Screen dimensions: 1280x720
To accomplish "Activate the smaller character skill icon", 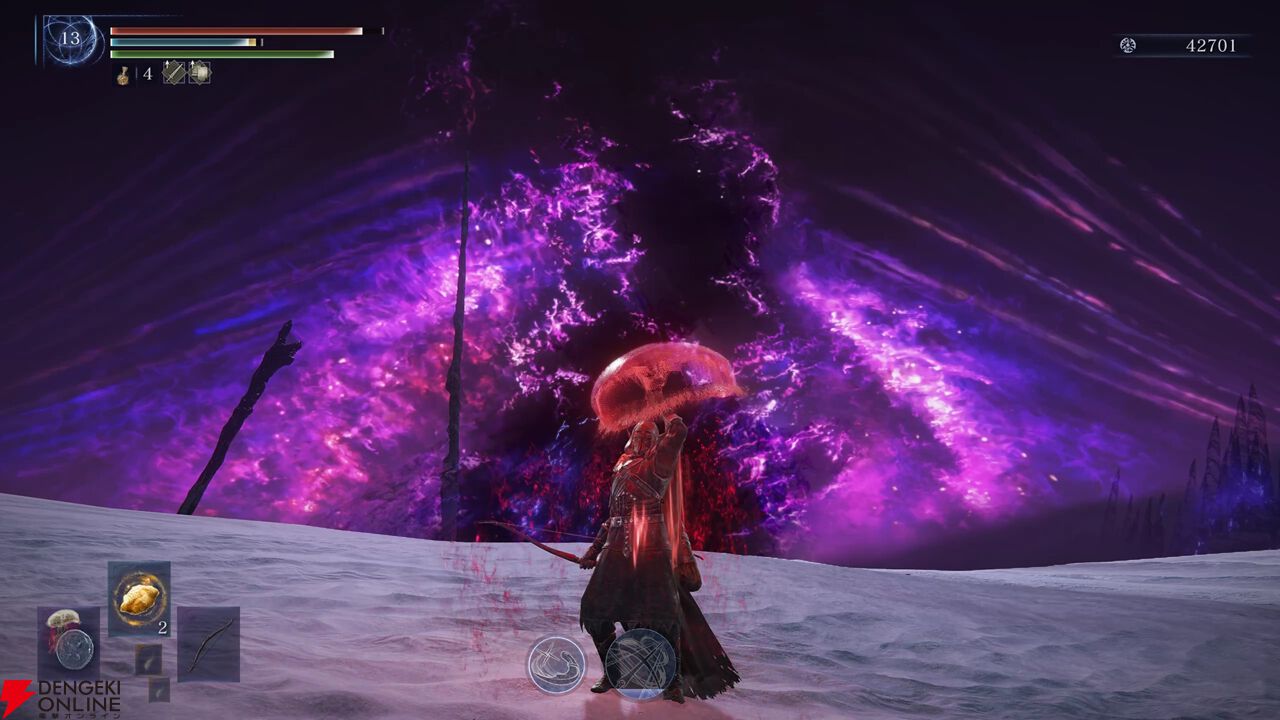I will point(556,664).
